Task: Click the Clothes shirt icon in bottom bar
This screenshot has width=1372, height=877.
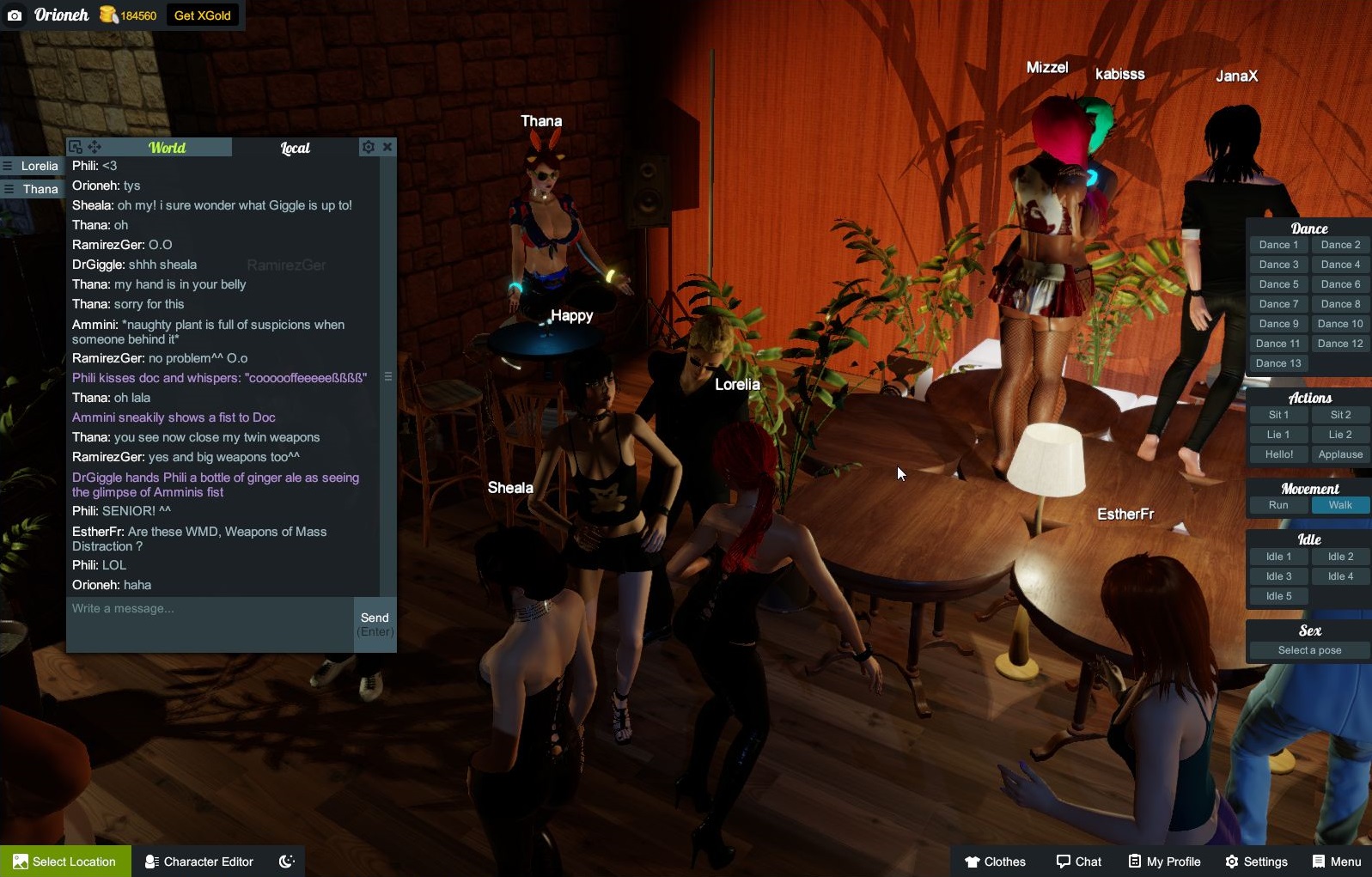Action: point(972,861)
